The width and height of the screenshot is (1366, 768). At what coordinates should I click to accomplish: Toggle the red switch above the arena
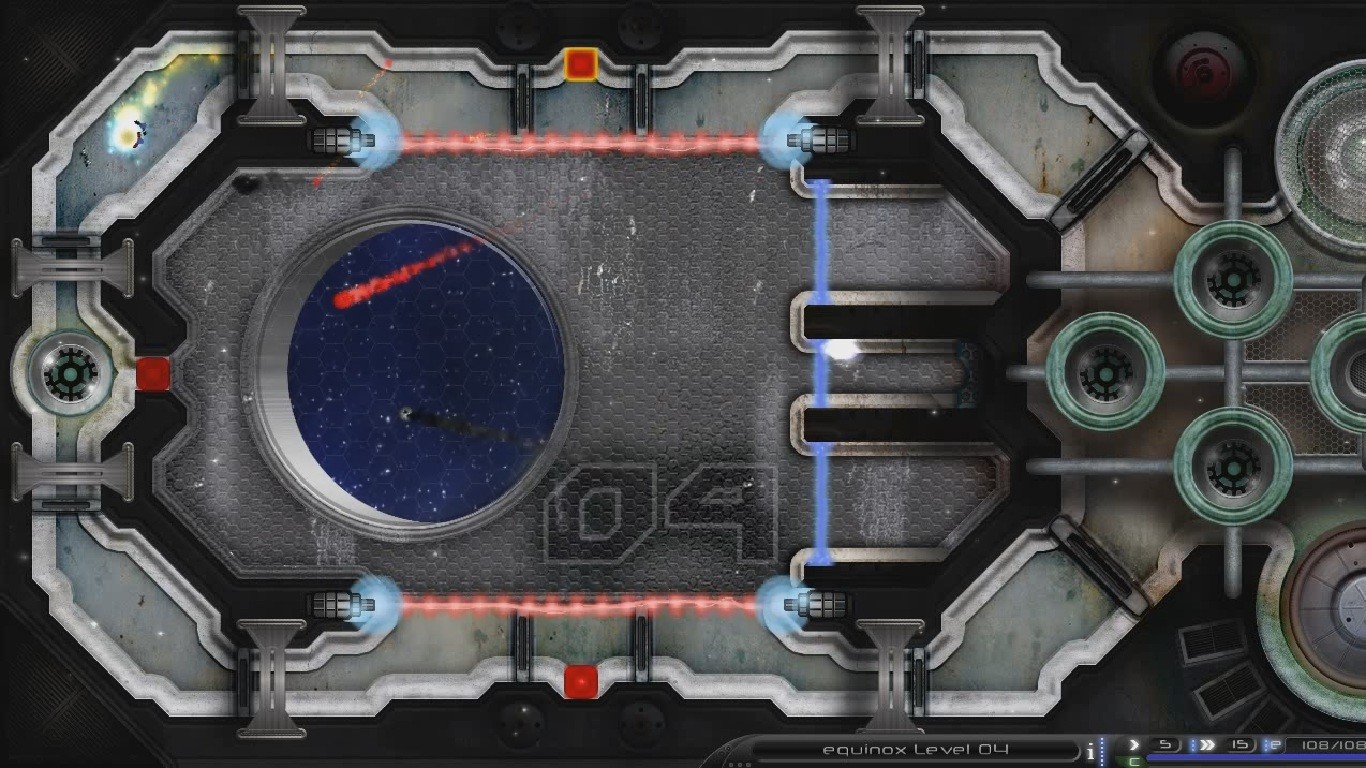click(x=580, y=65)
